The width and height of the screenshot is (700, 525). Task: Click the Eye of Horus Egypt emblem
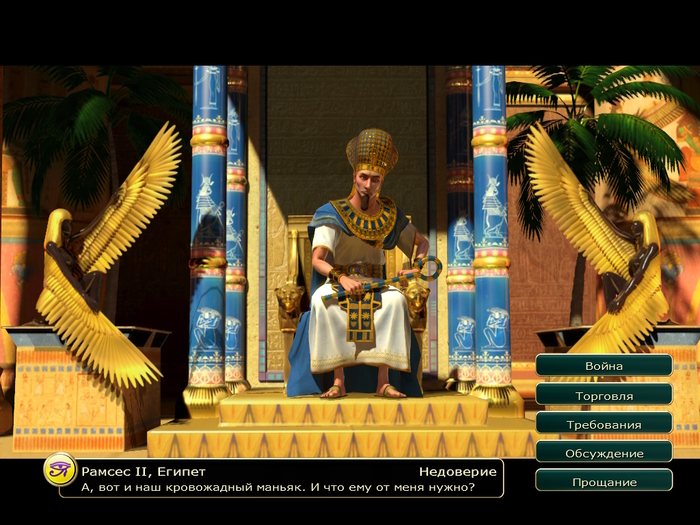pyautogui.click(x=59, y=469)
